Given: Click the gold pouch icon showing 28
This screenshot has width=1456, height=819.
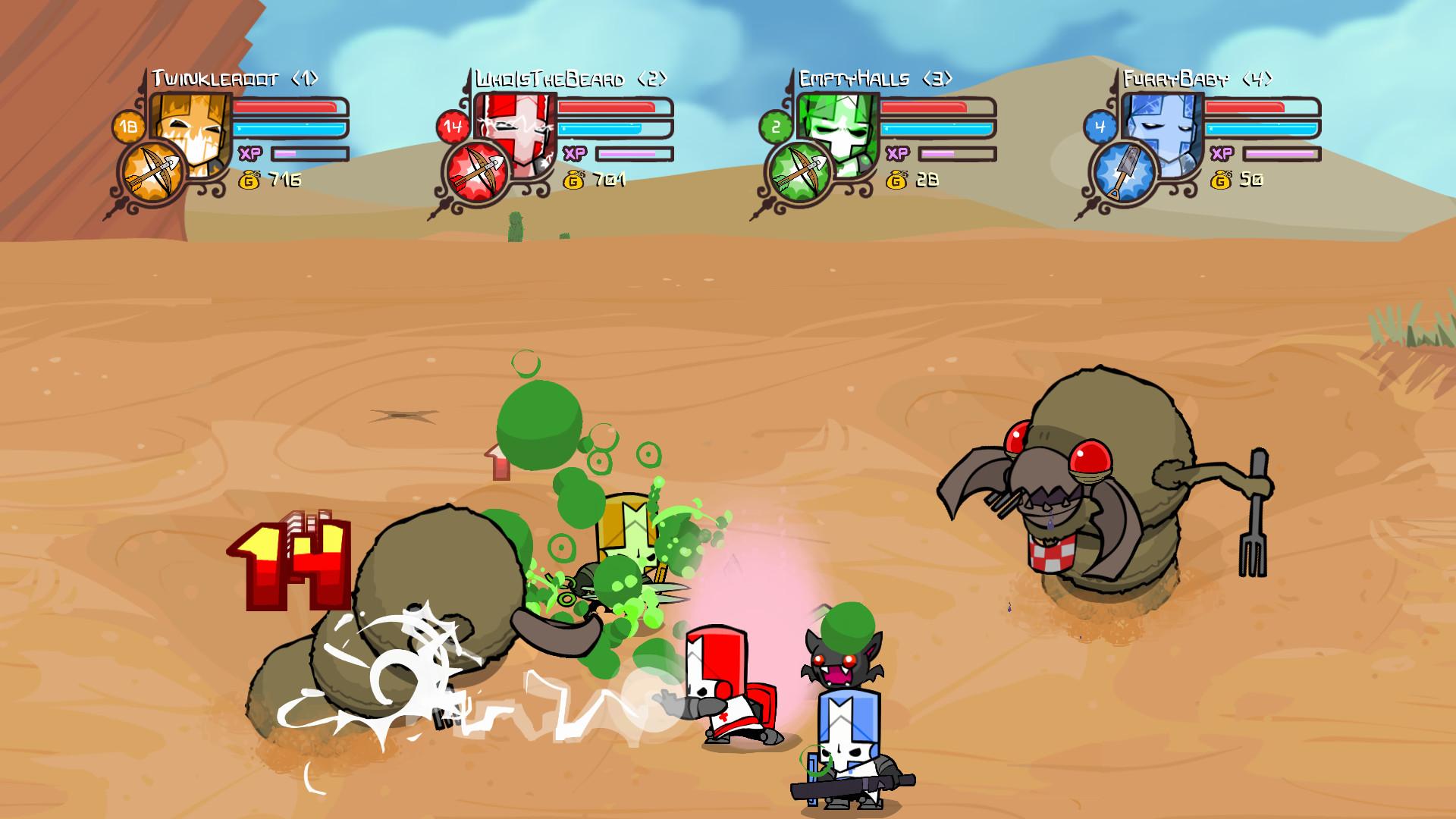Looking at the screenshot, I should click(x=898, y=181).
